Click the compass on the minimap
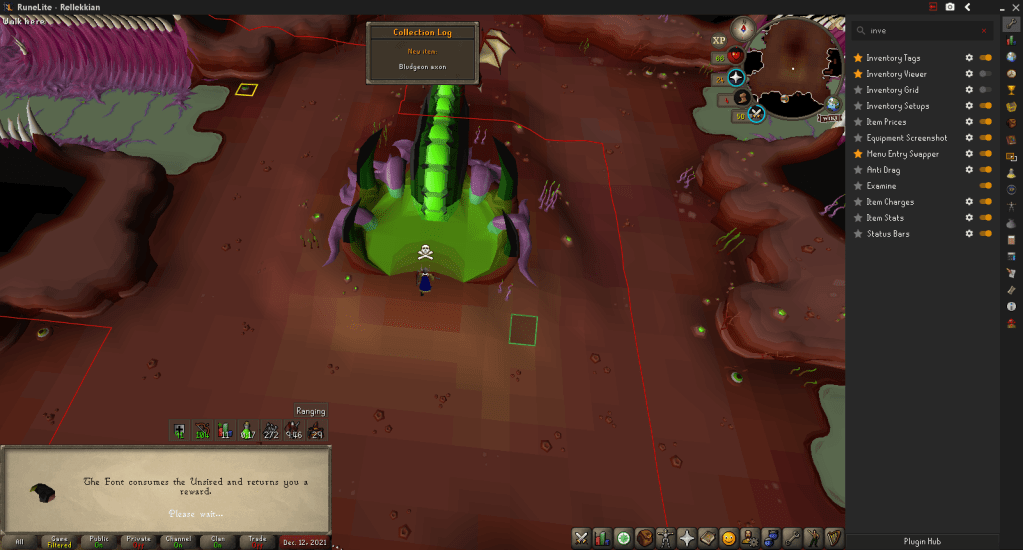Image resolution: width=1023 pixels, height=550 pixels. click(742, 29)
